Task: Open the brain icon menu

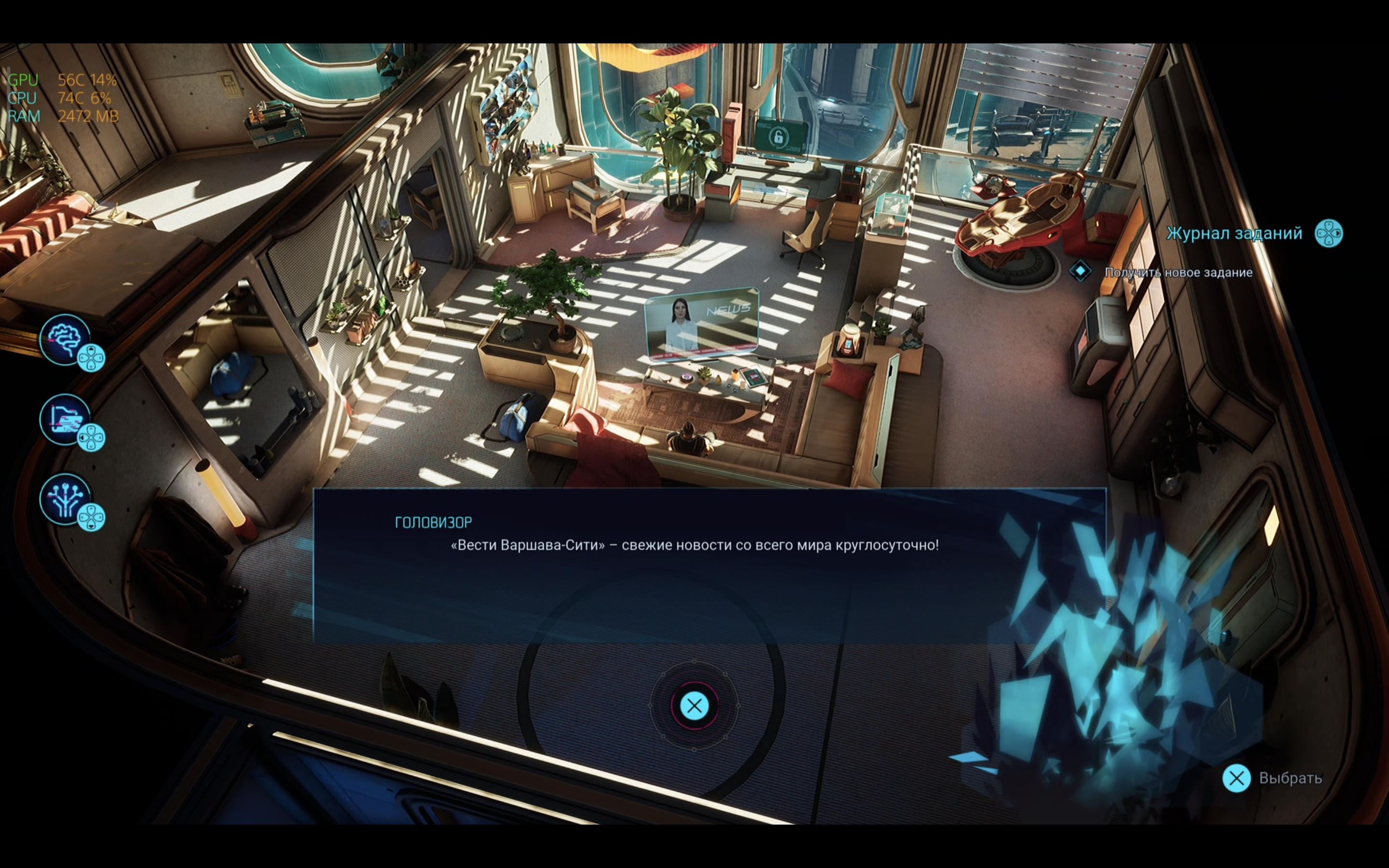Action: point(66,339)
